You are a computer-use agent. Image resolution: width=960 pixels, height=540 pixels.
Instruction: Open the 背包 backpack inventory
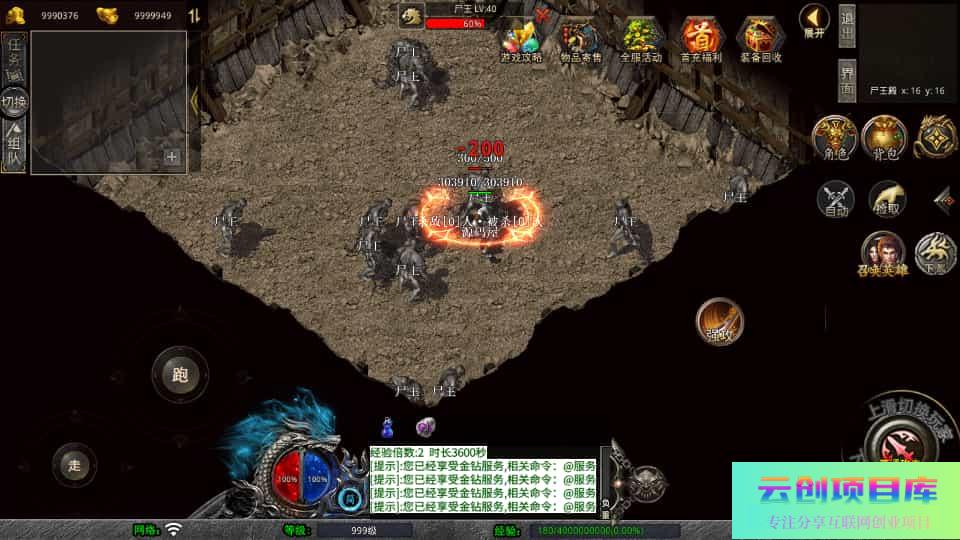pos(883,138)
